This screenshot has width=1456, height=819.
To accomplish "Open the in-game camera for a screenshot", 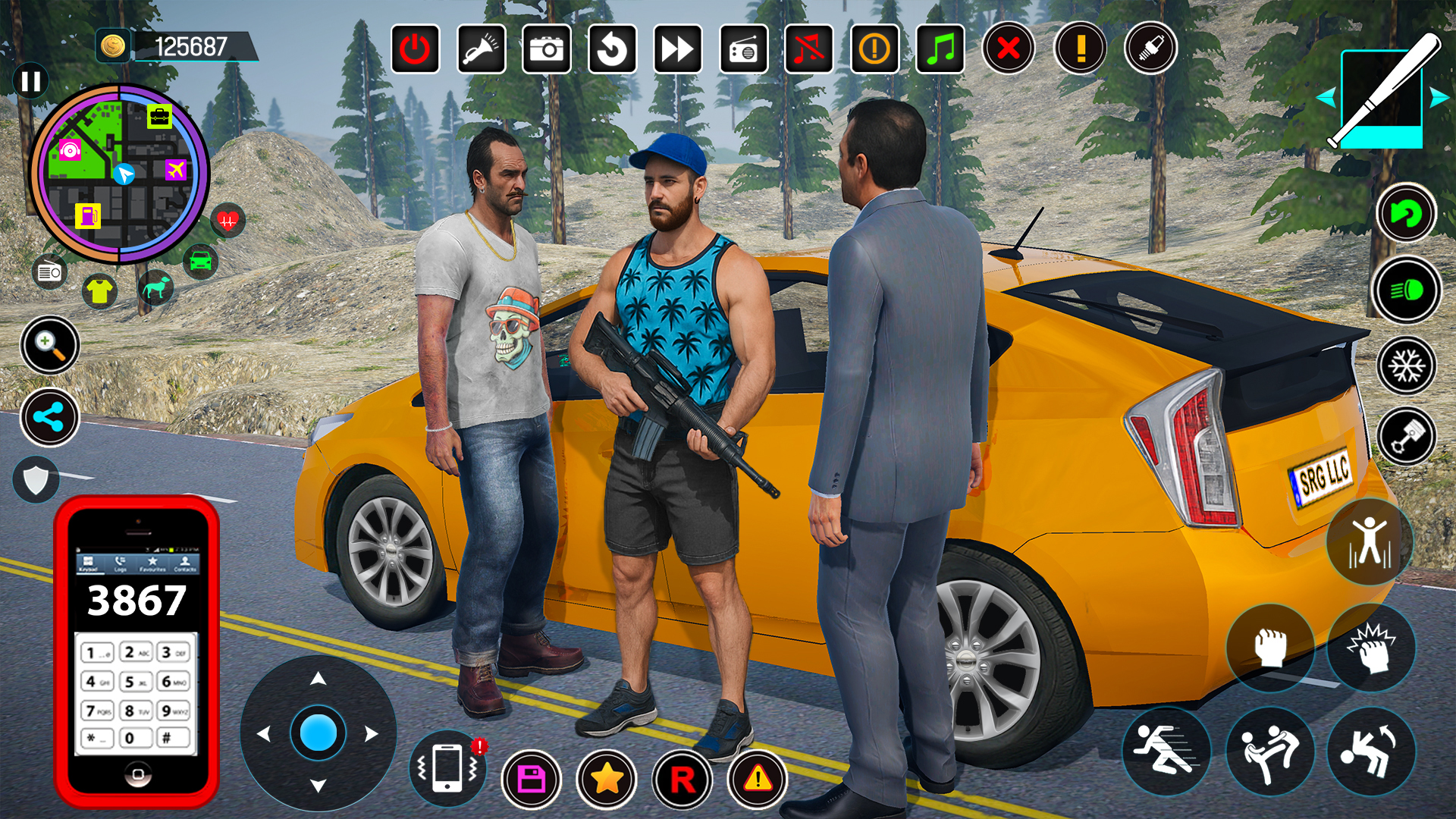I will (x=547, y=49).
